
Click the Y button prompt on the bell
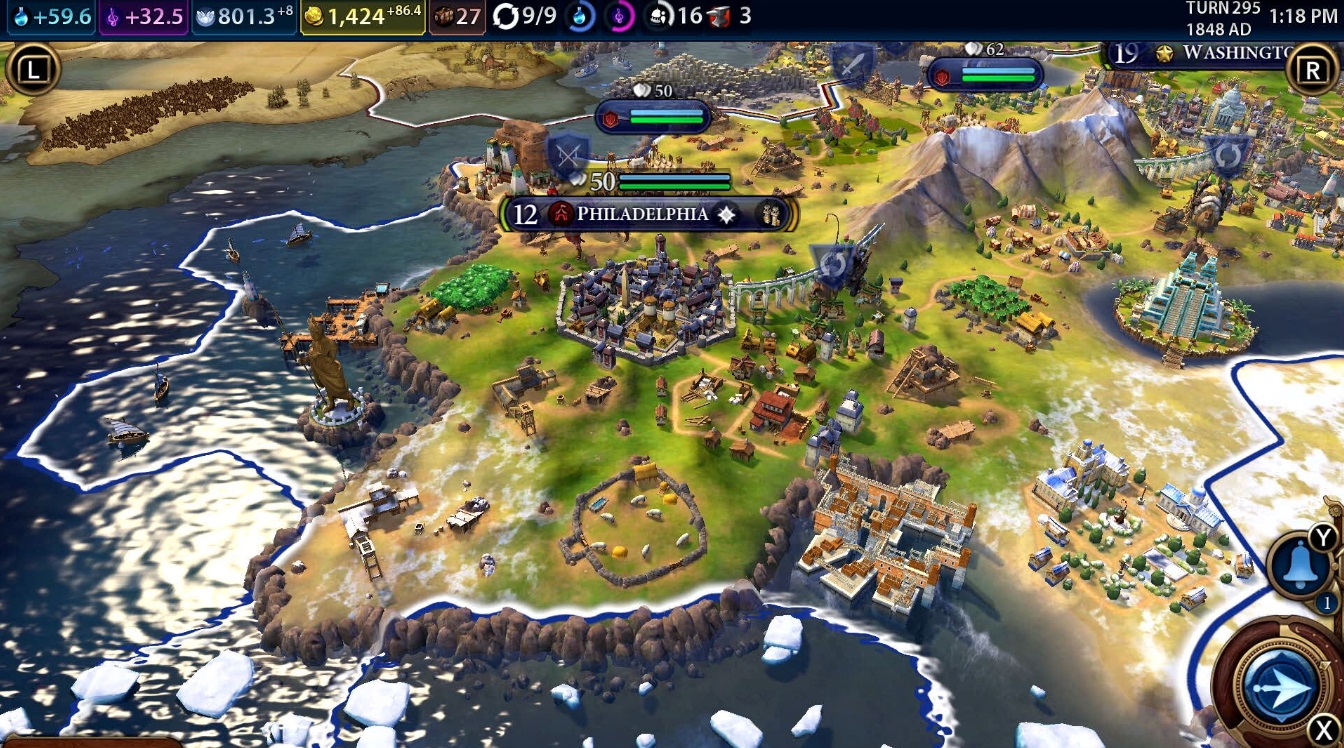pos(1322,538)
